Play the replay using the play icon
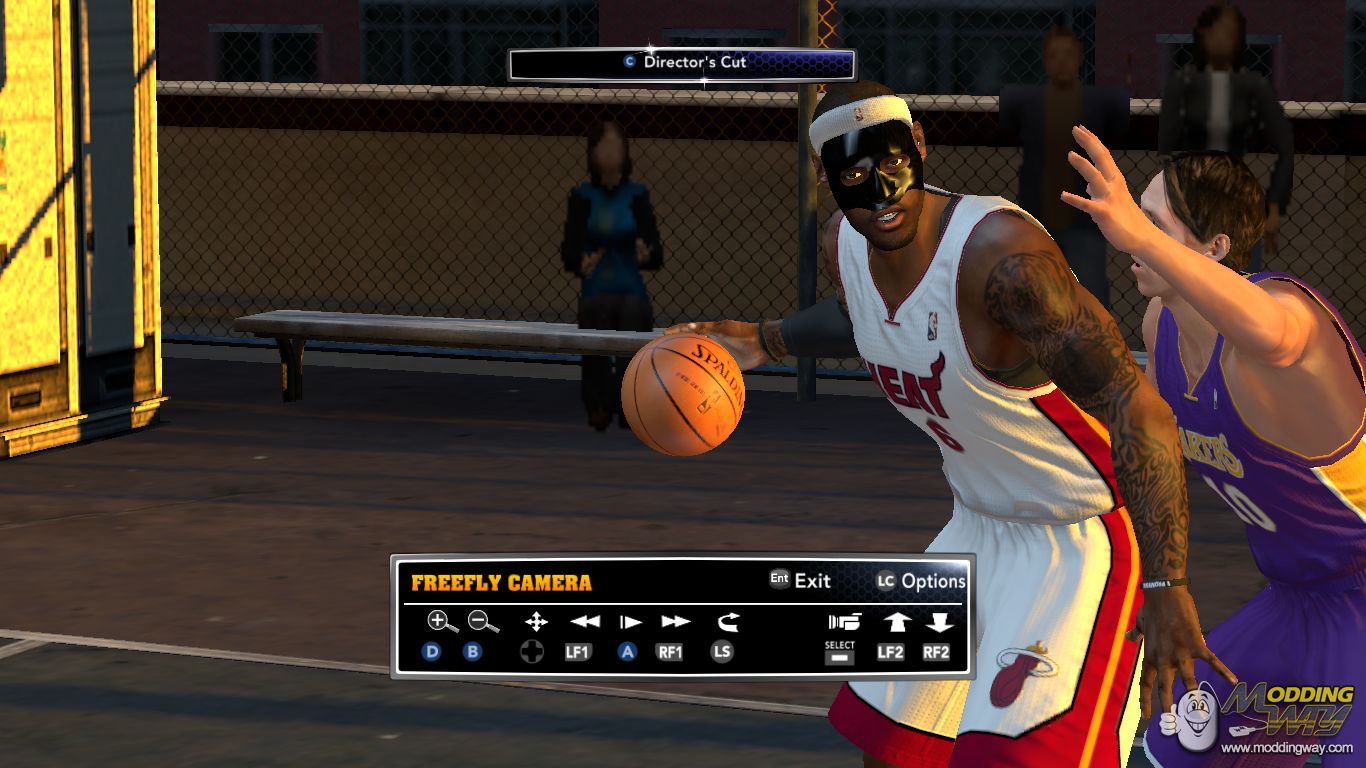This screenshot has width=1366, height=768. [x=630, y=622]
